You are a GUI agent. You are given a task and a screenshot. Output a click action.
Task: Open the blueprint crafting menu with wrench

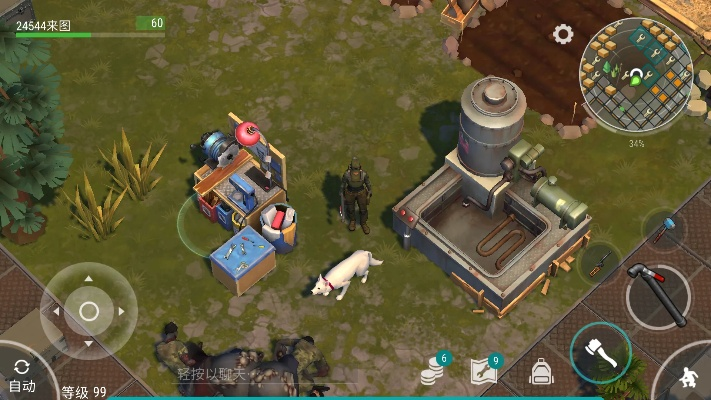pos(484,371)
